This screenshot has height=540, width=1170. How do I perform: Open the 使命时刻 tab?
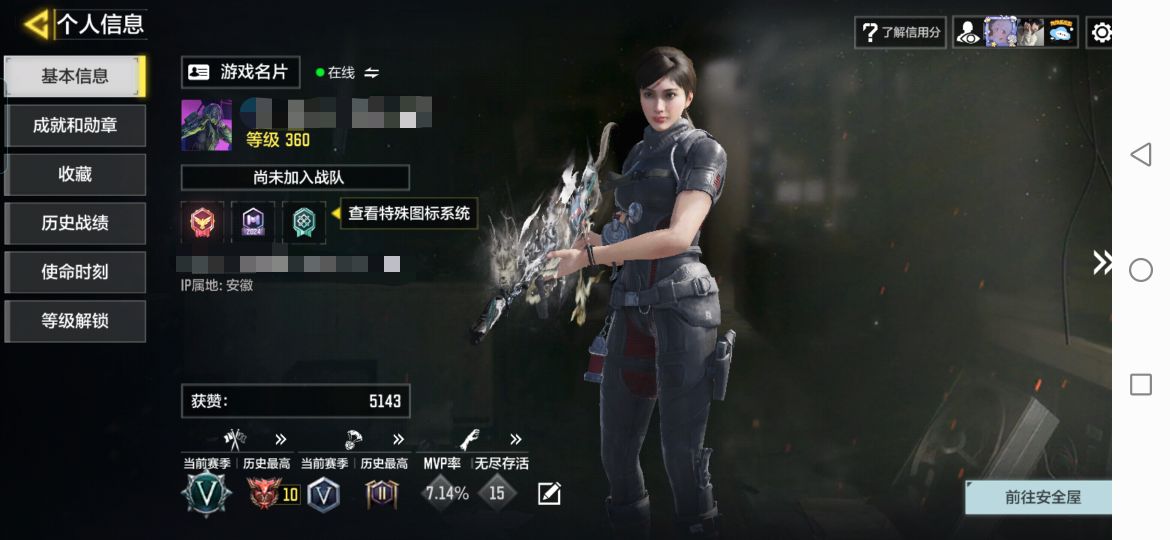point(75,272)
